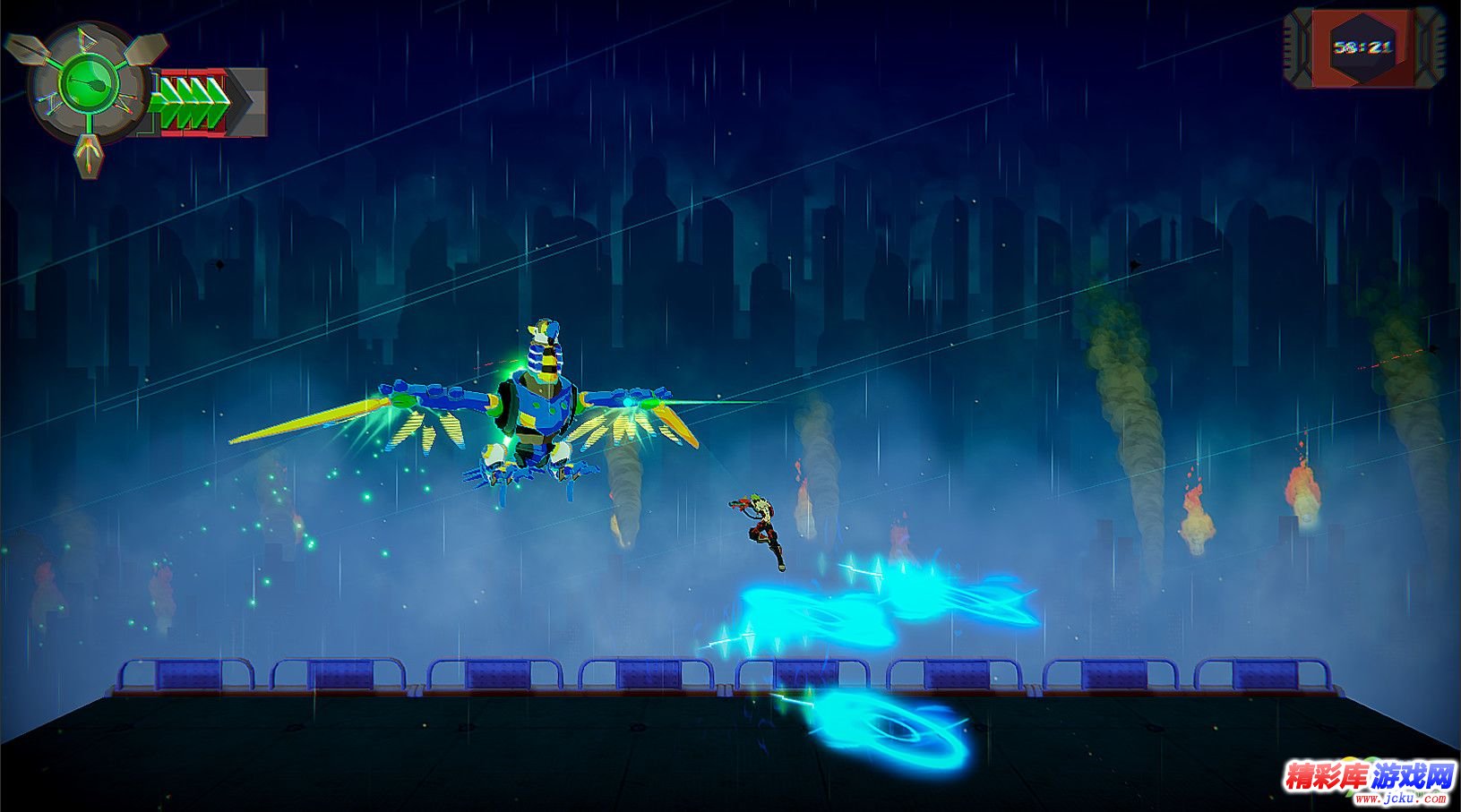Screen dimensions: 1461x812
Task: Select the central green weapon orb
Action: pyautogui.click(x=88, y=83)
